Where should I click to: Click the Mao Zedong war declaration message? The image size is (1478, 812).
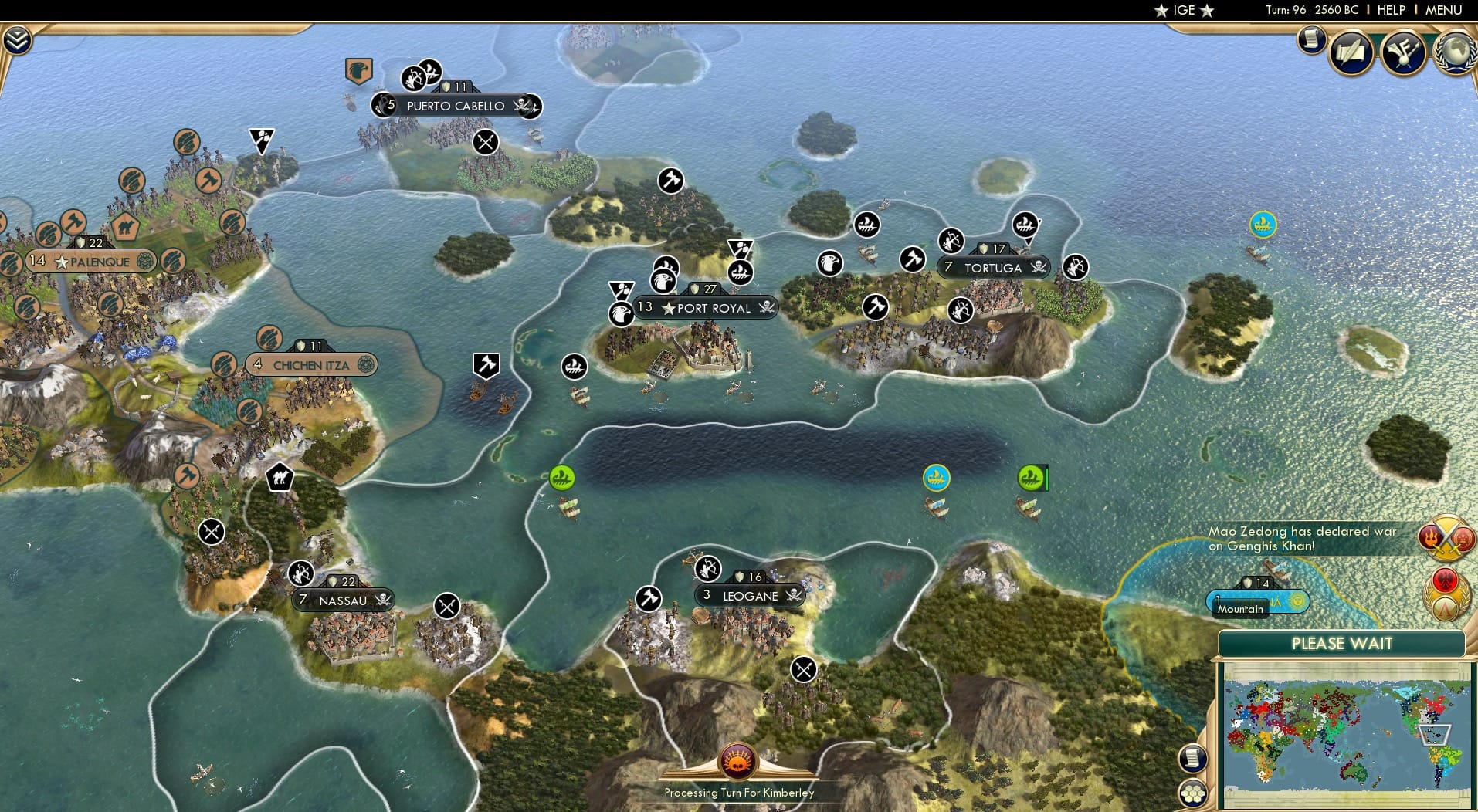1305,538
